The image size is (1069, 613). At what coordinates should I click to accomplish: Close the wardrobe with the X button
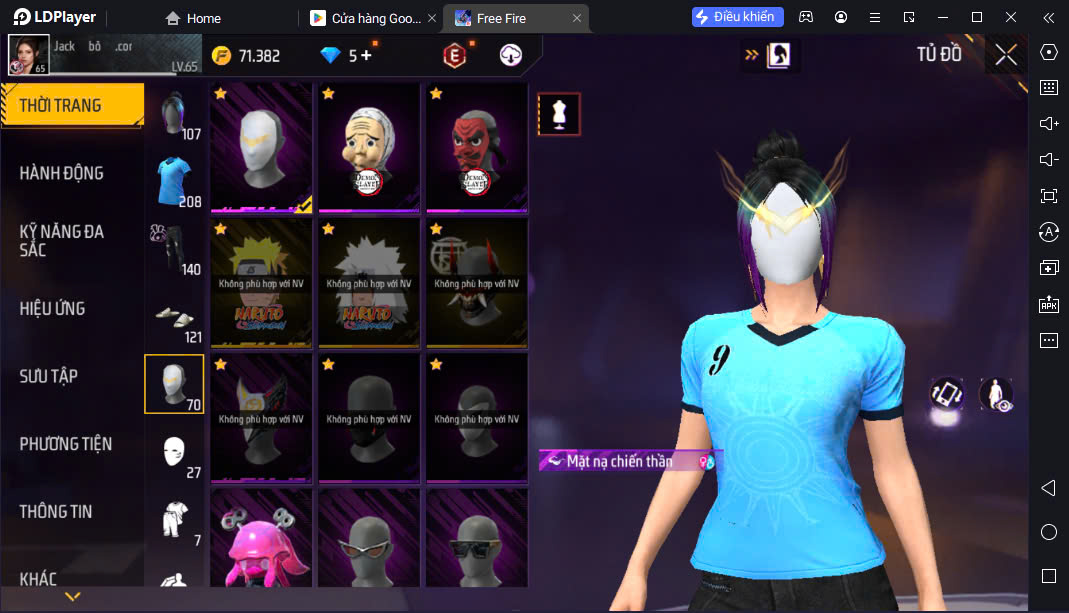click(1006, 55)
